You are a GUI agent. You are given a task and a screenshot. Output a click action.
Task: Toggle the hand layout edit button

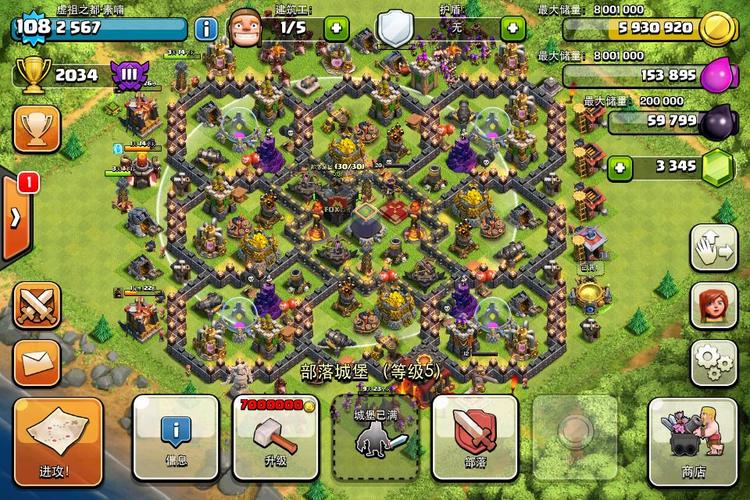(x=713, y=246)
